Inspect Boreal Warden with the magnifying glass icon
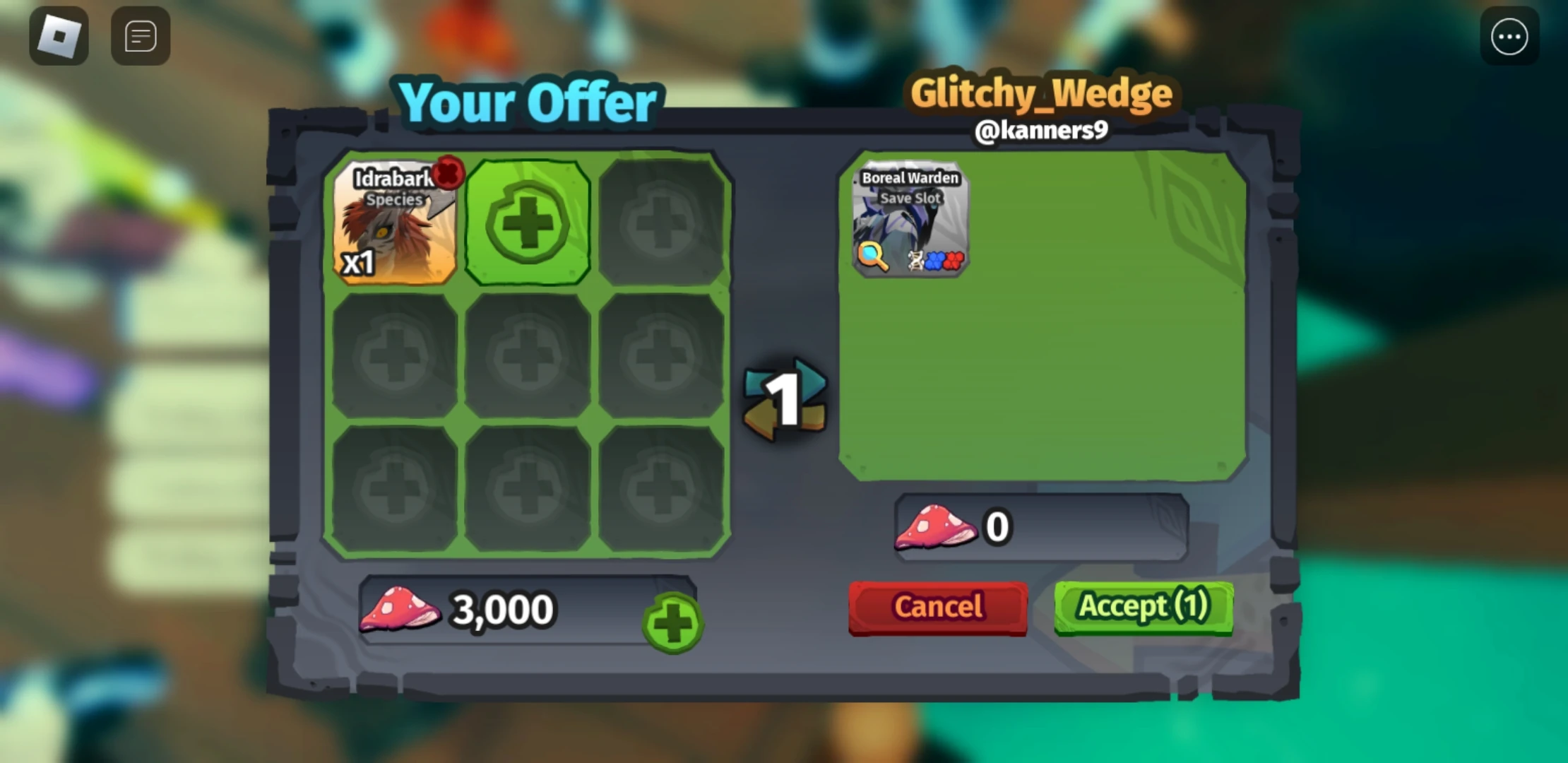 point(873,257)
